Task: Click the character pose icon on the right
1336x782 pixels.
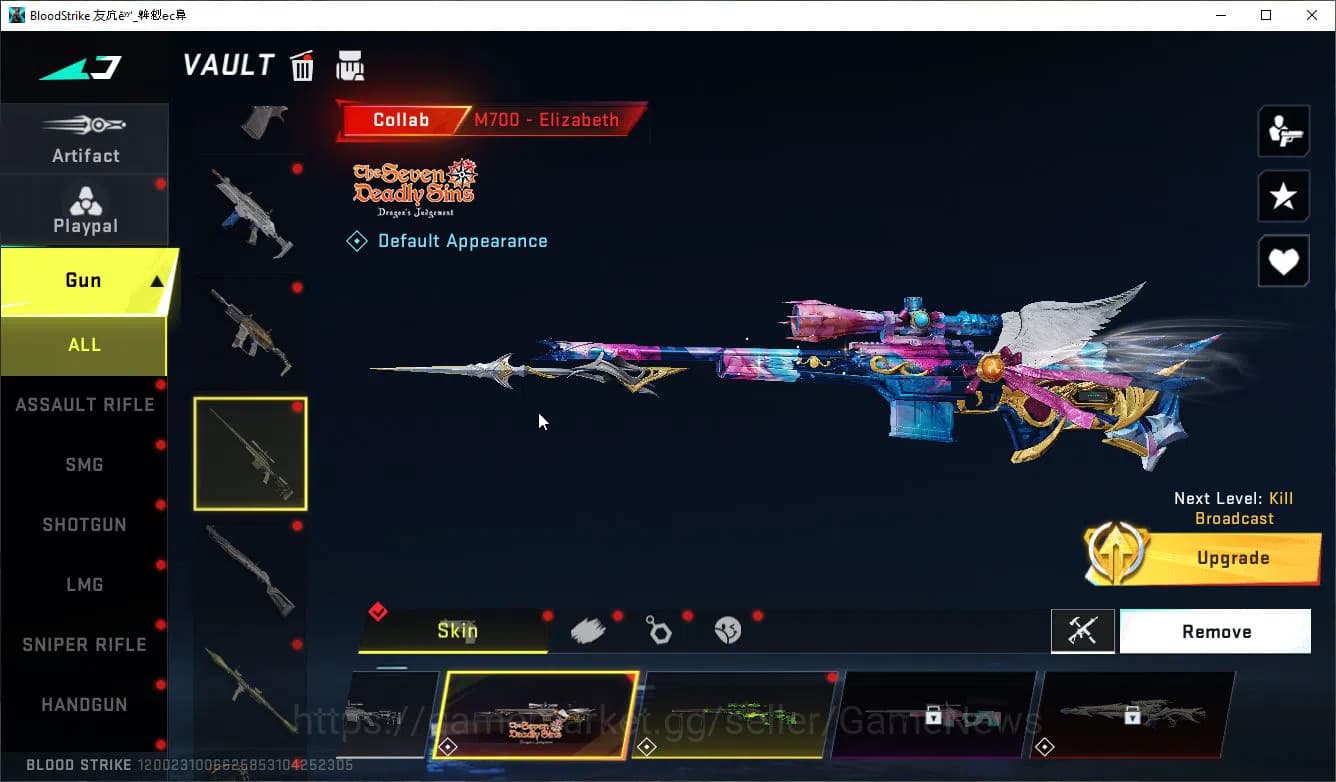Action: tap(1283, 130)
